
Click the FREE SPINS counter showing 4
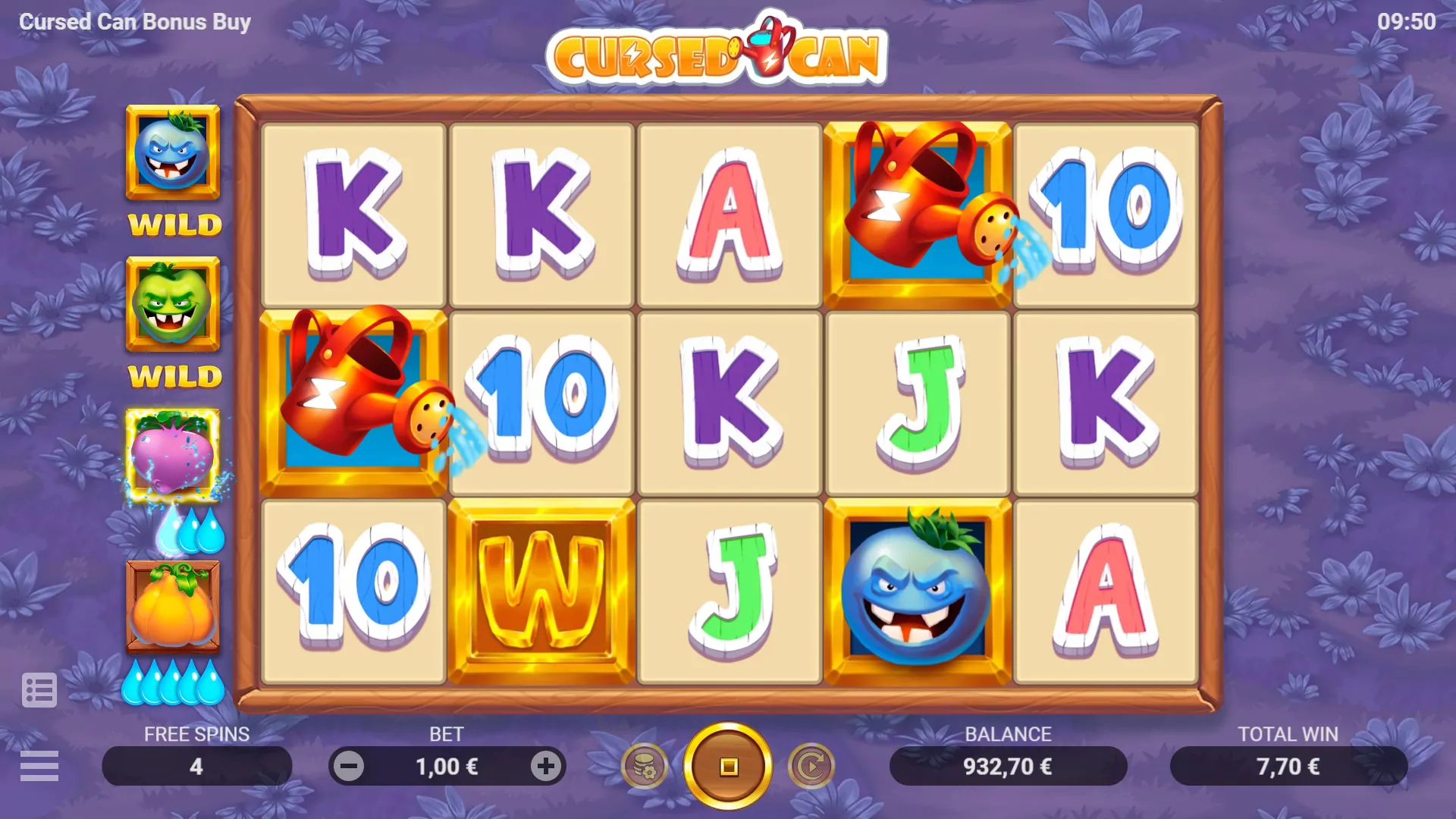[196, 765]
